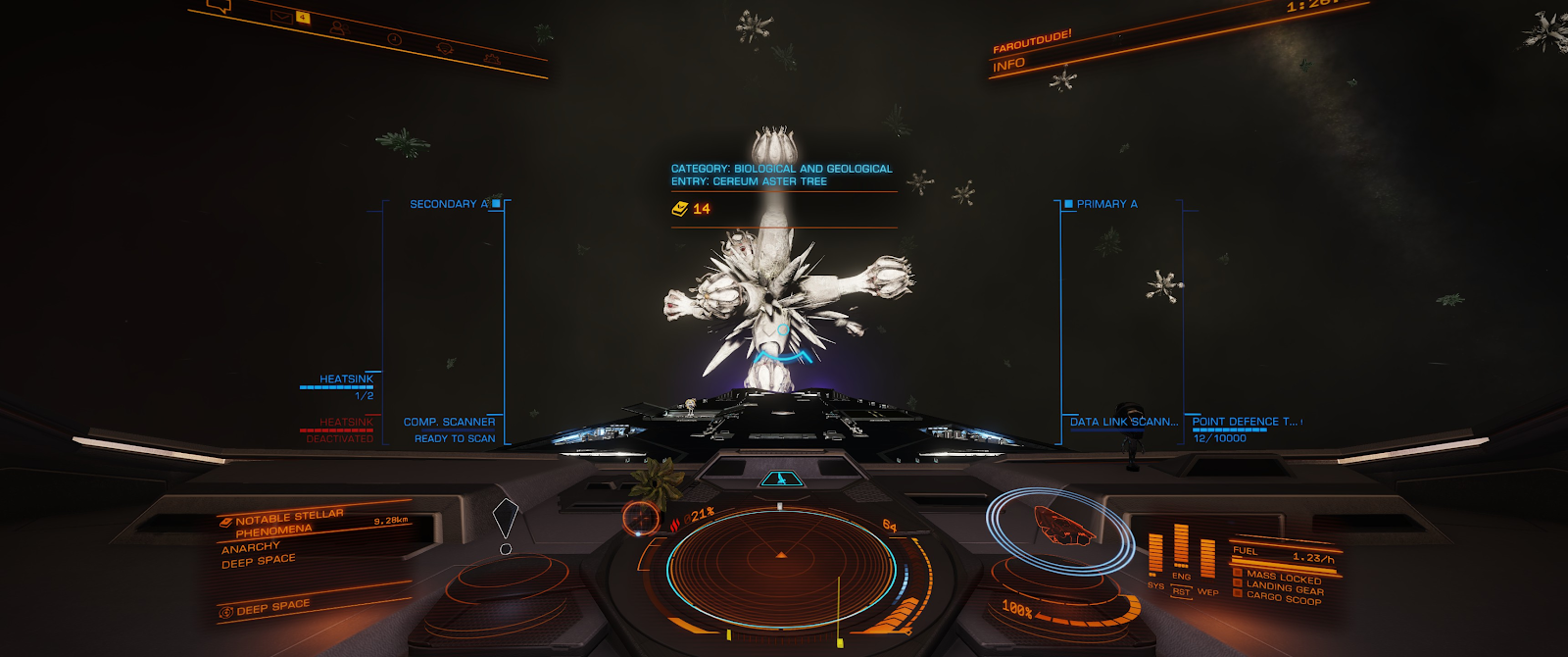Open the INFO panel header

(x=1009, y=66)
